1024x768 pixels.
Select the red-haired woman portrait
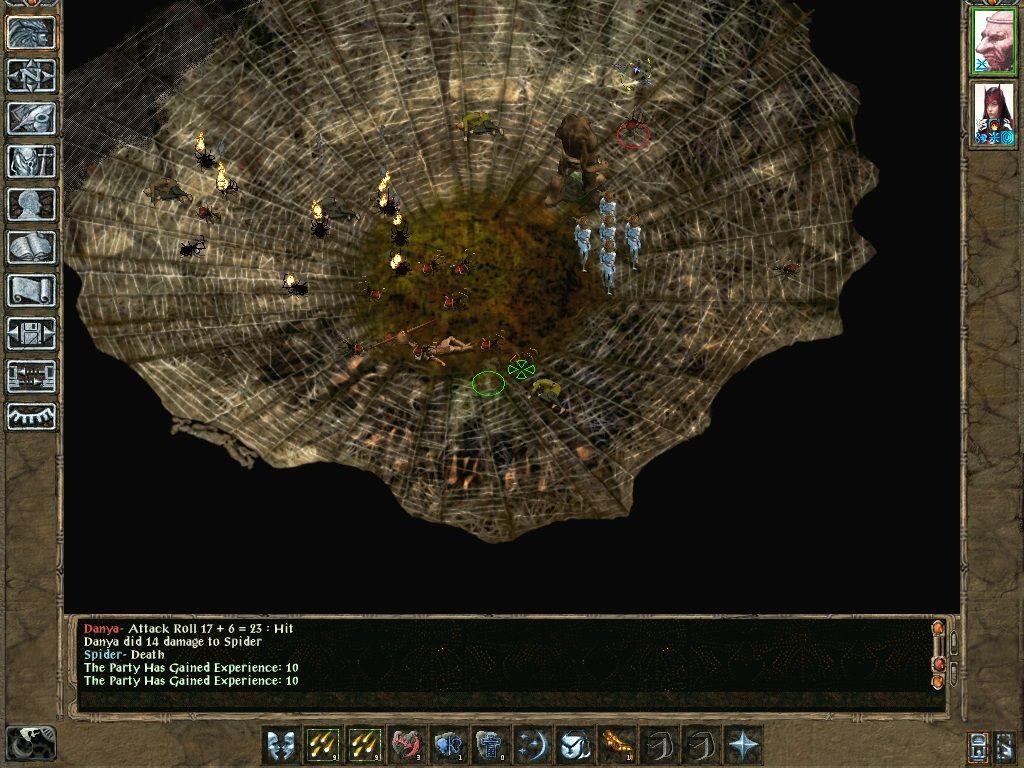pos(993,113)
